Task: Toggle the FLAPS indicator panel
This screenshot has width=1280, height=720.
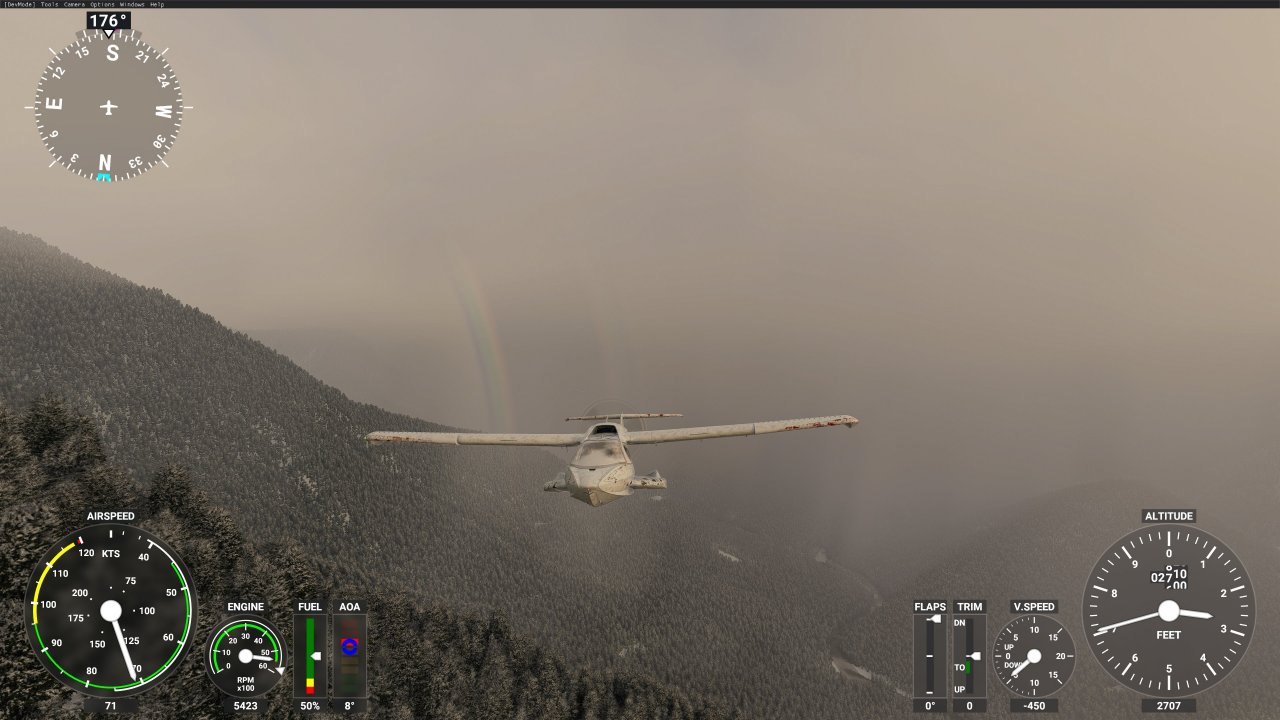Action: click(929, 655)
